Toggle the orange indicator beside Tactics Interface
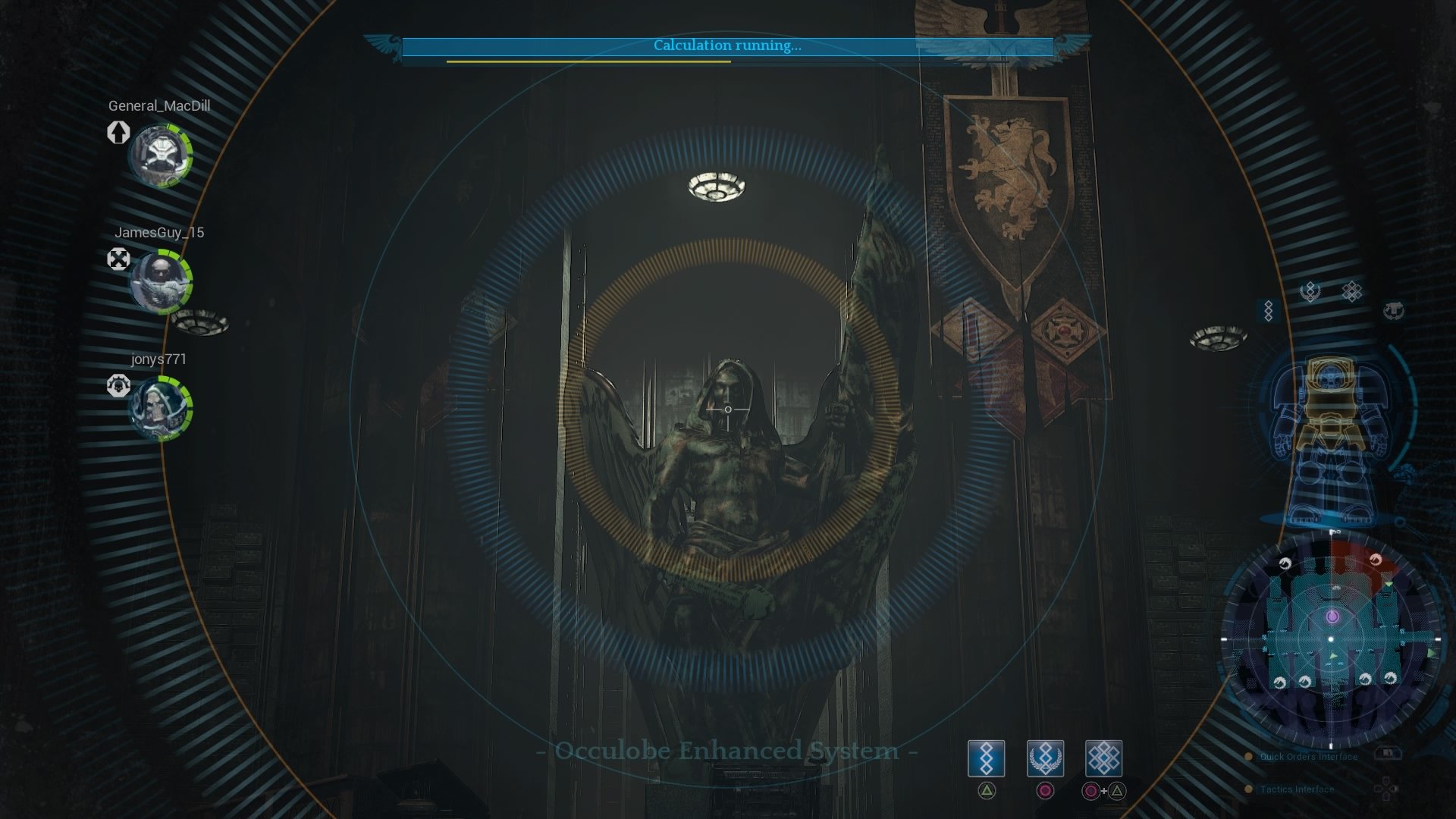The width and height of the screenshot is (1456, 819). [x=1248, y=789]
